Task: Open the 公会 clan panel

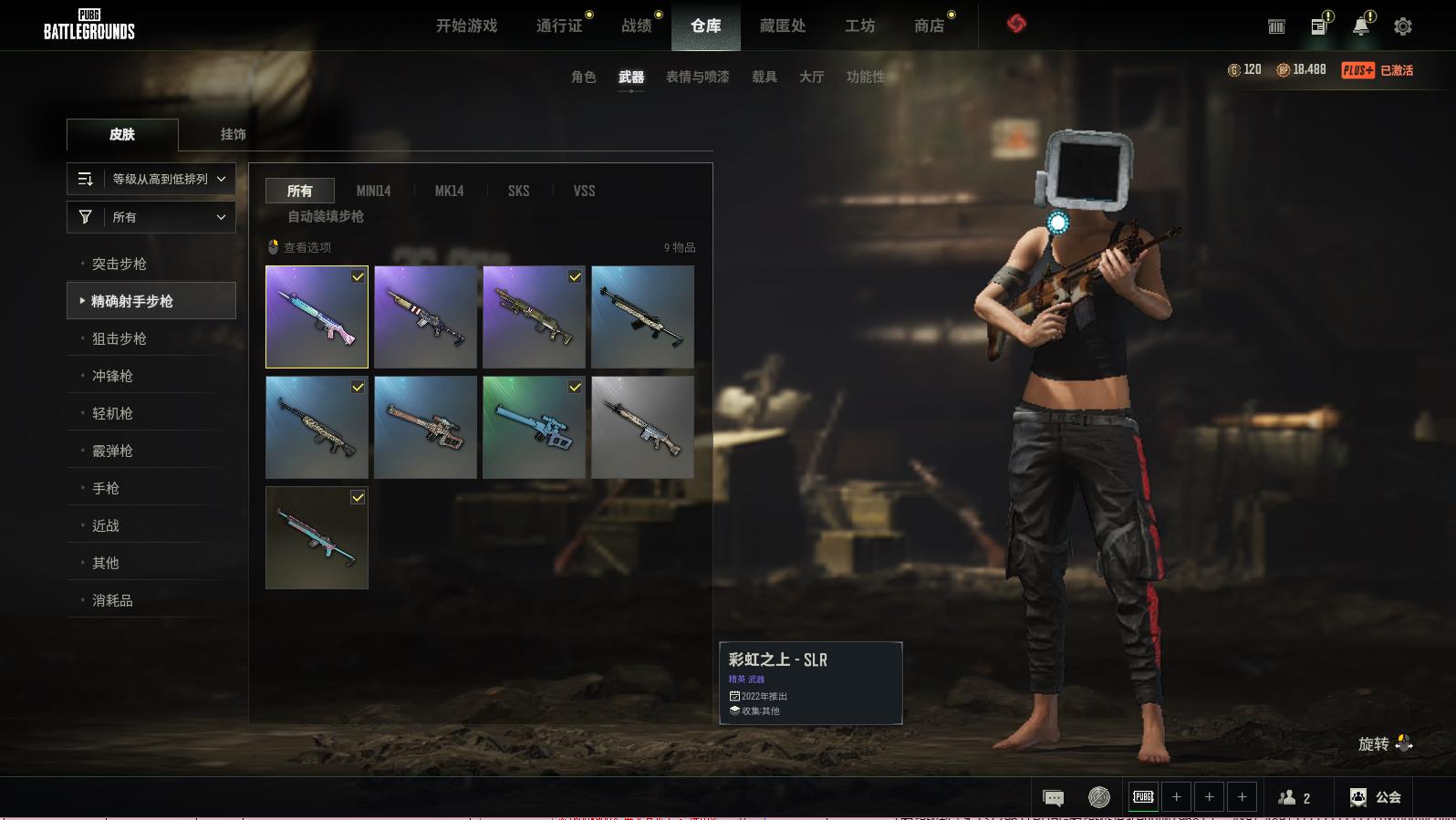Action: pyautogui.click(x=1377, y=797)
